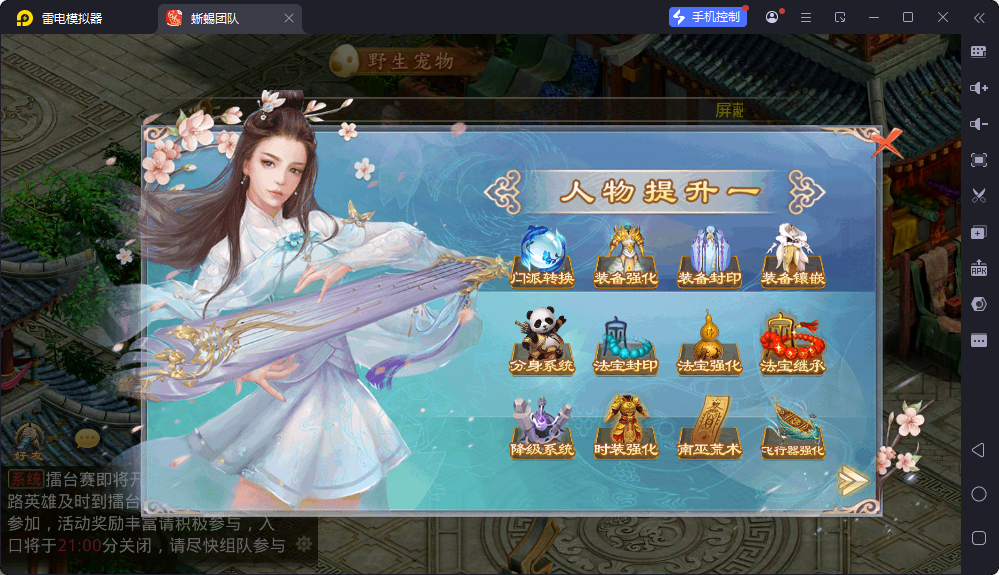Click the 手机控制 phone control button
The width and height of the screenshot is (999, 575).
pyautogui.click(x=708, y=17)
